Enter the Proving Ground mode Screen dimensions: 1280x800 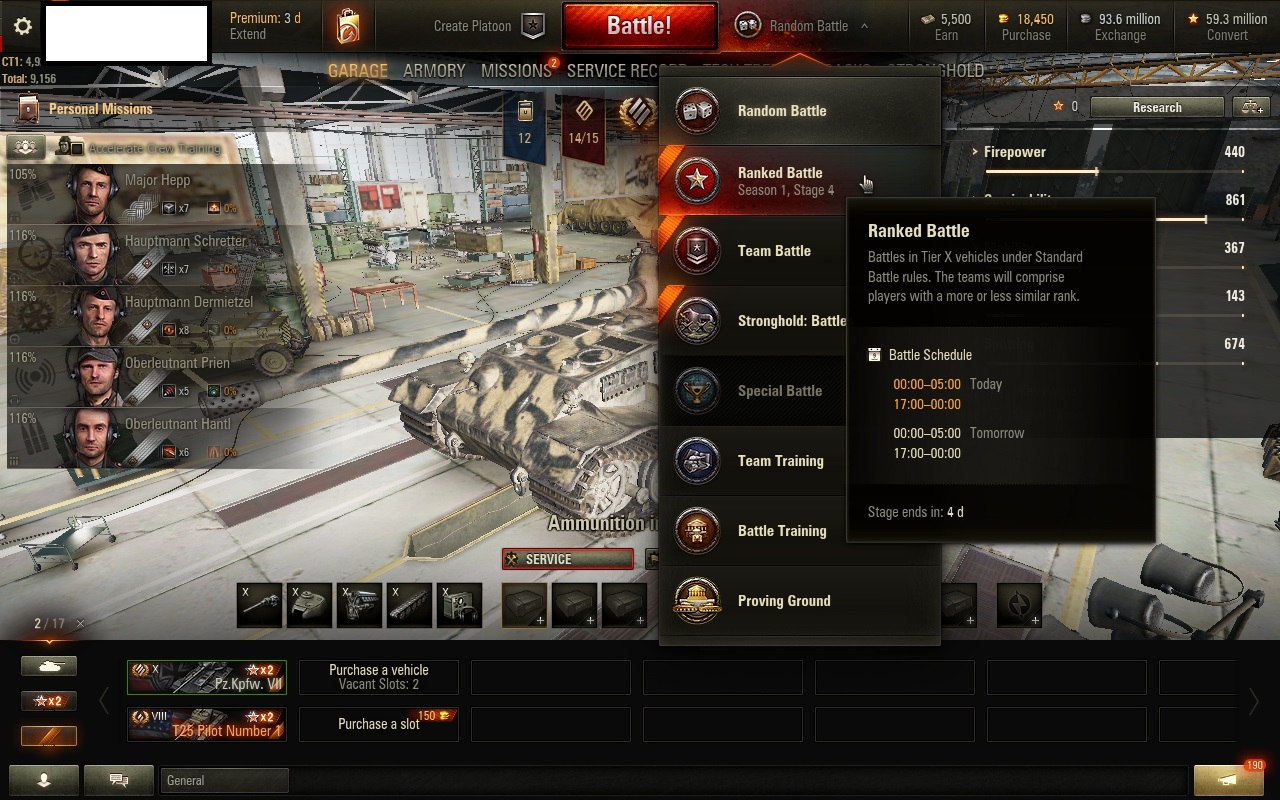pyautogui.click(x=783, y=601)
